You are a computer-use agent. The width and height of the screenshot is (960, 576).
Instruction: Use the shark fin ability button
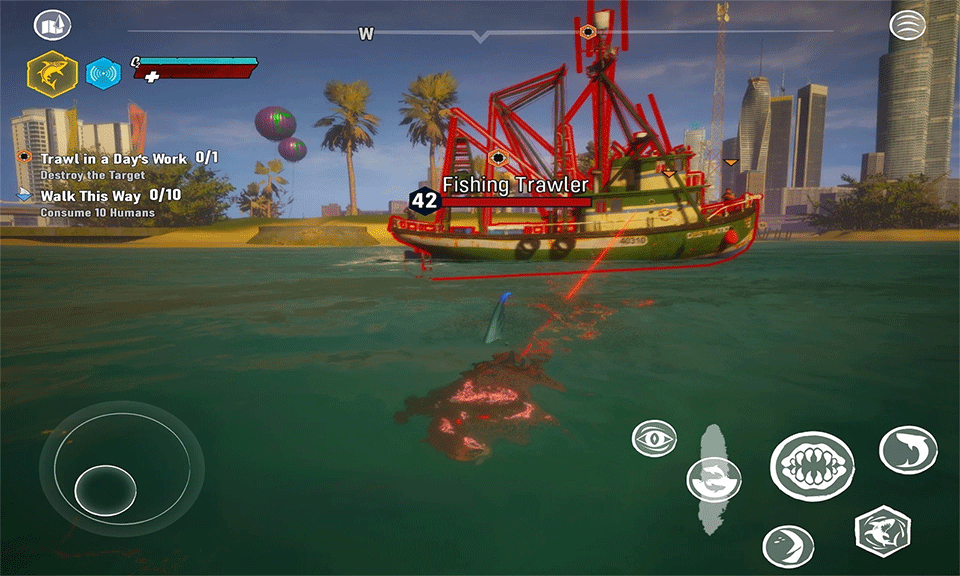[x=908, y=449]
